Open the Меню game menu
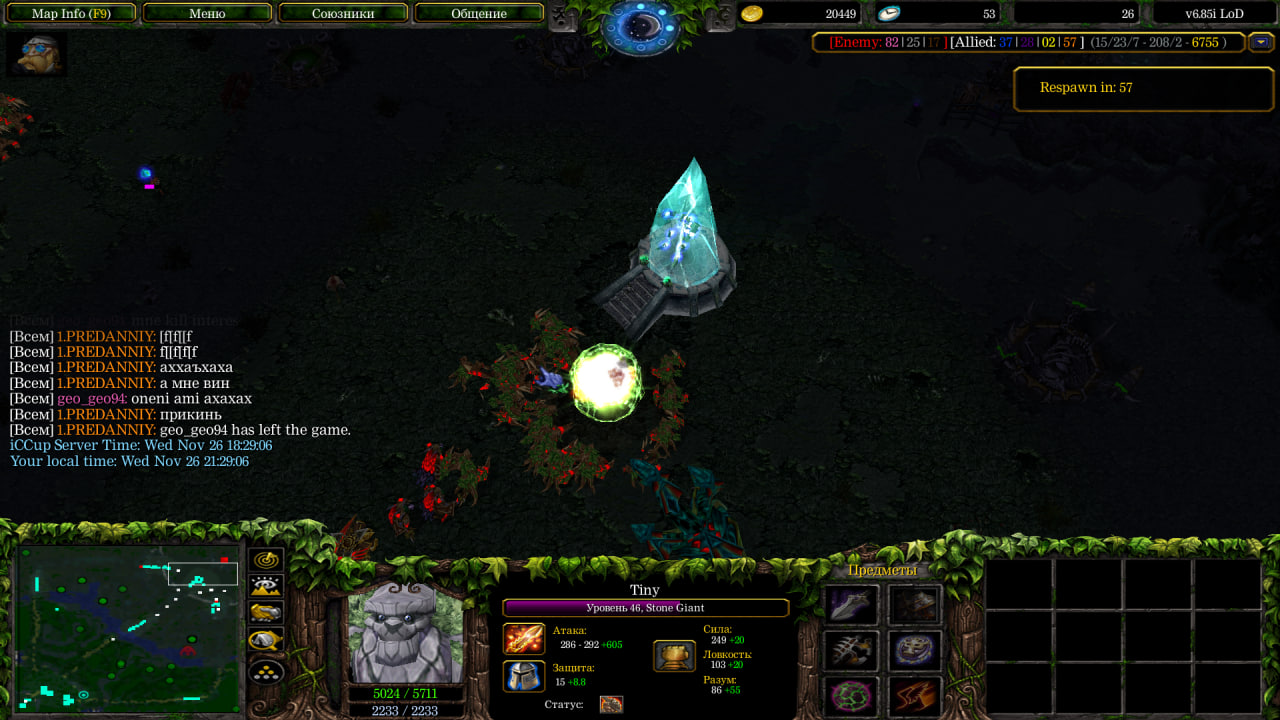 tap(207, 13)
